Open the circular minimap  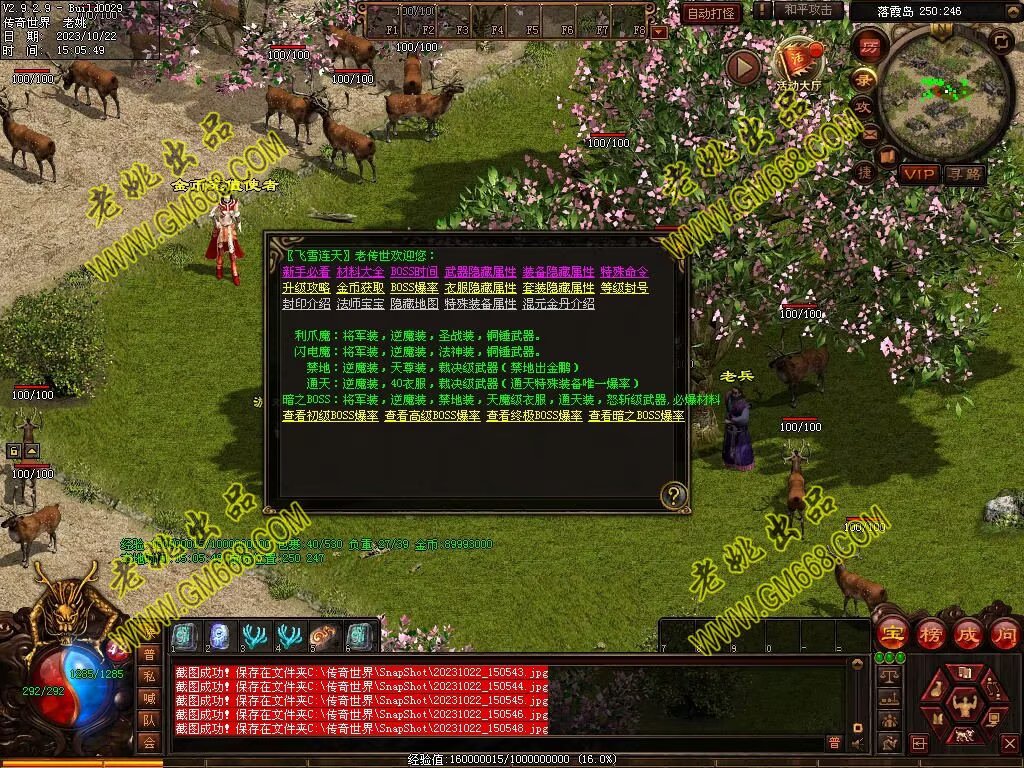(933, 95)
